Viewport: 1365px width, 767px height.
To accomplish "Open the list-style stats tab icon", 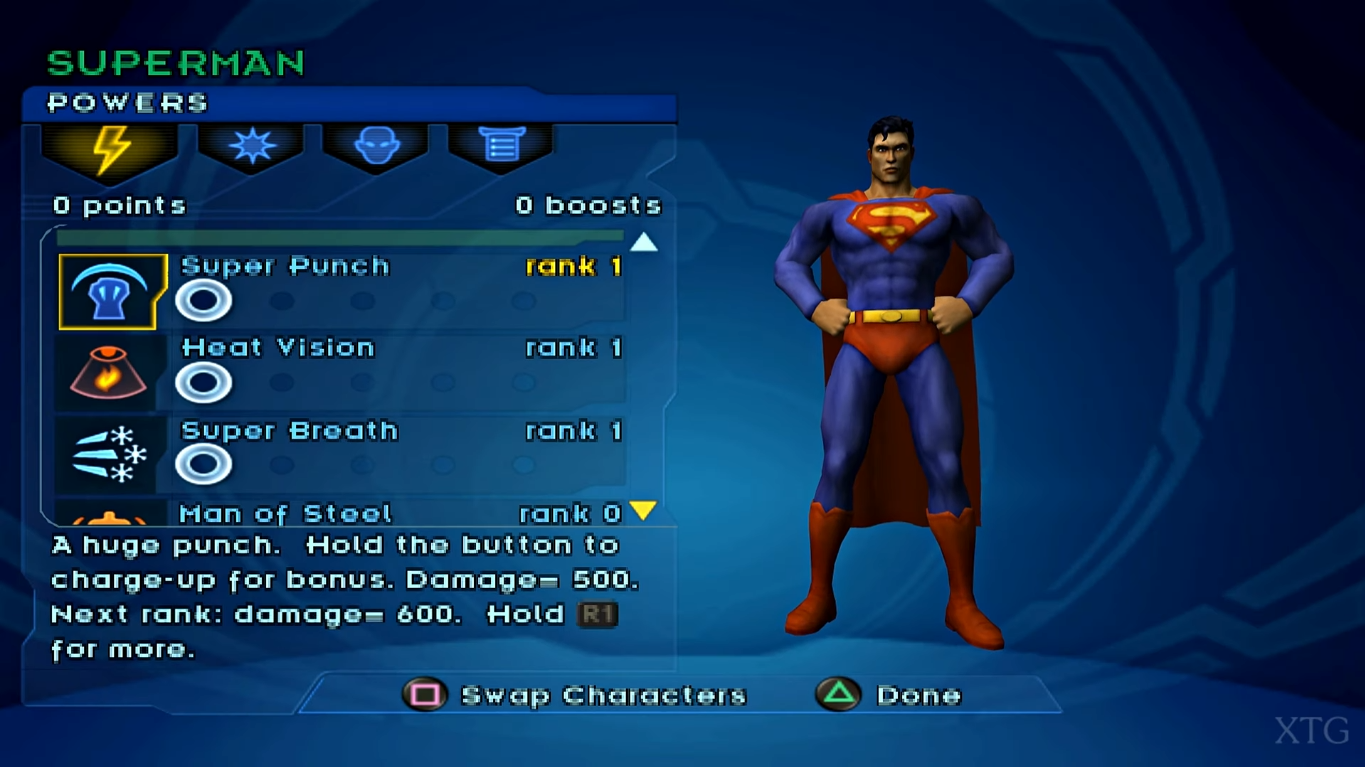I will [x=500, y=145].
